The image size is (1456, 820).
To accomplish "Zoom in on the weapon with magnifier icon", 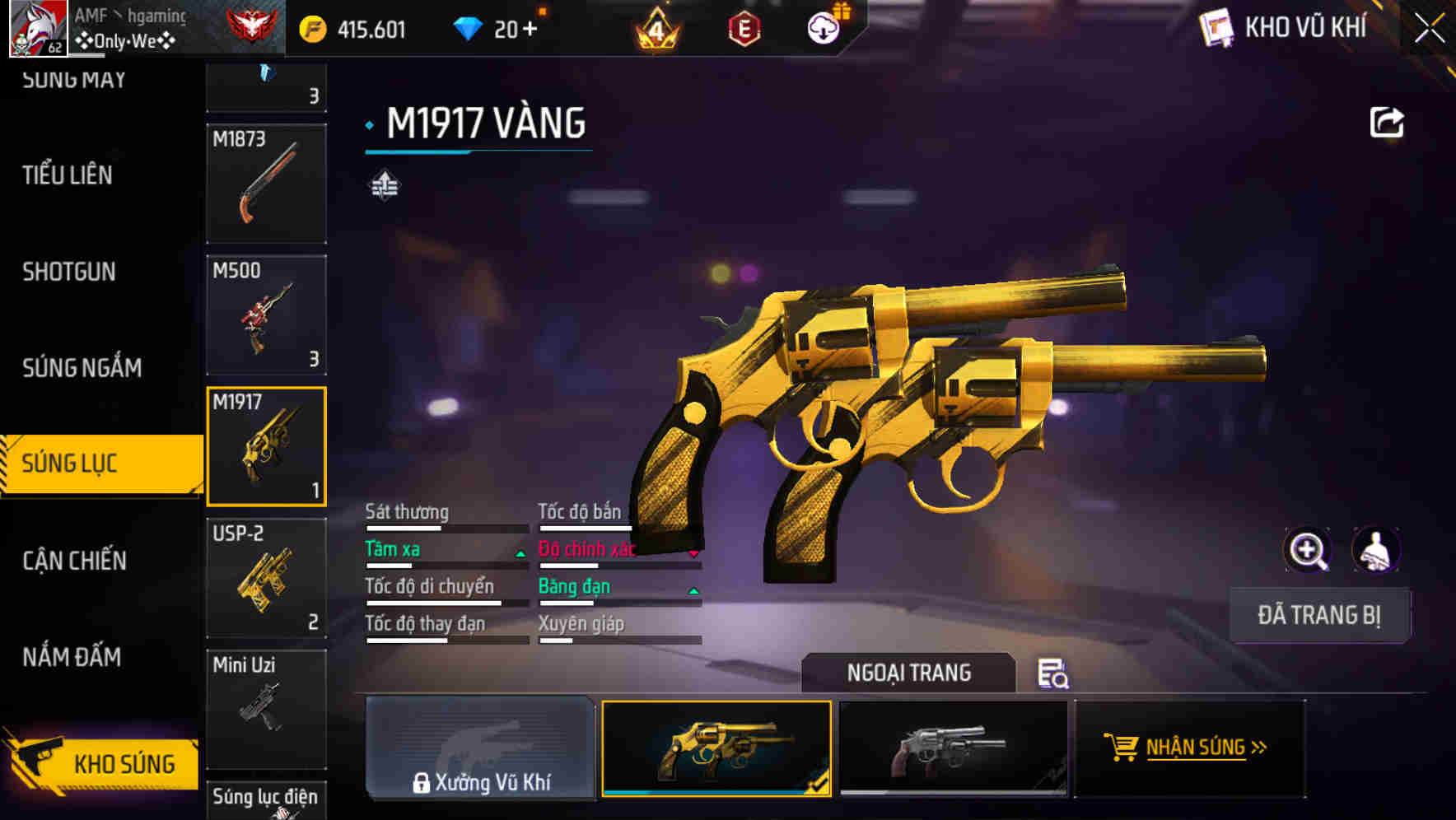I will (1307, 549).
